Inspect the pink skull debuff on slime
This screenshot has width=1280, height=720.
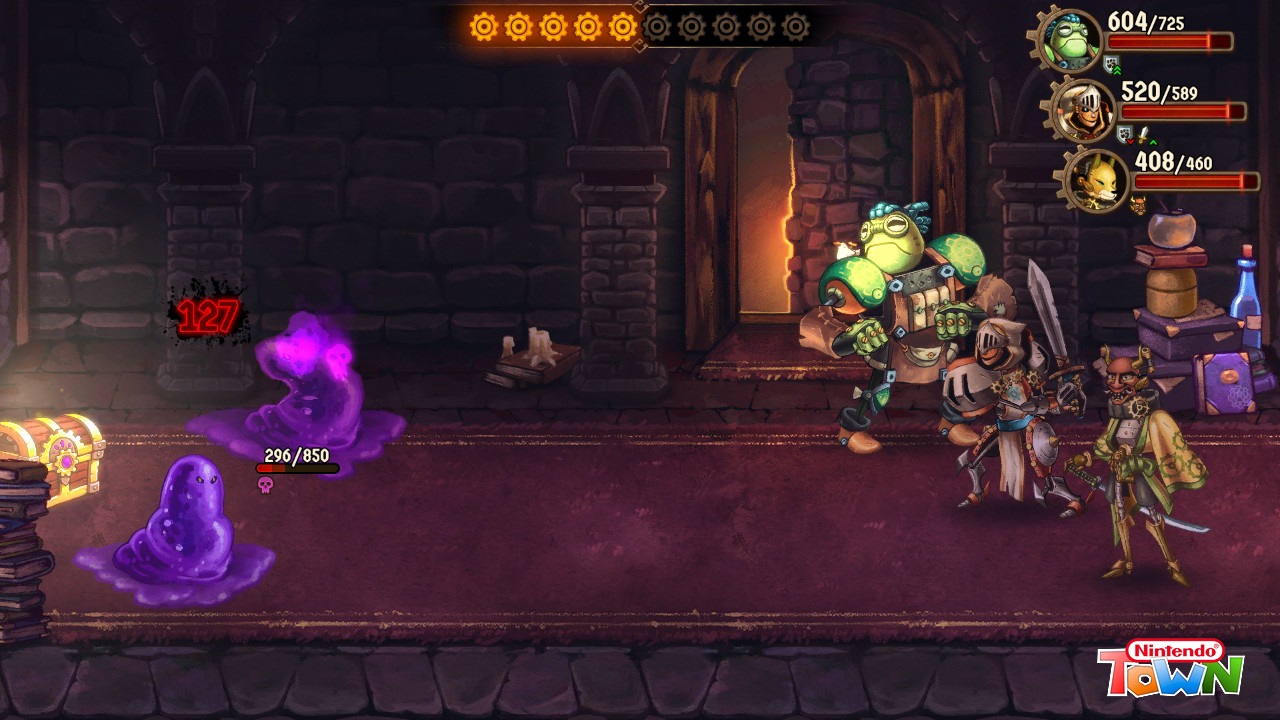(265, 485)
